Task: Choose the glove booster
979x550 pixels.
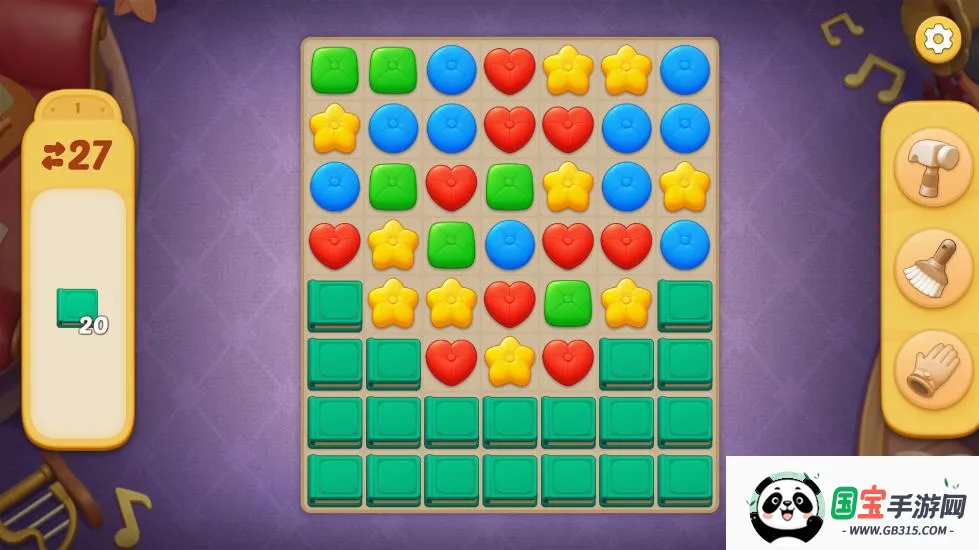Action: [932, 368]
